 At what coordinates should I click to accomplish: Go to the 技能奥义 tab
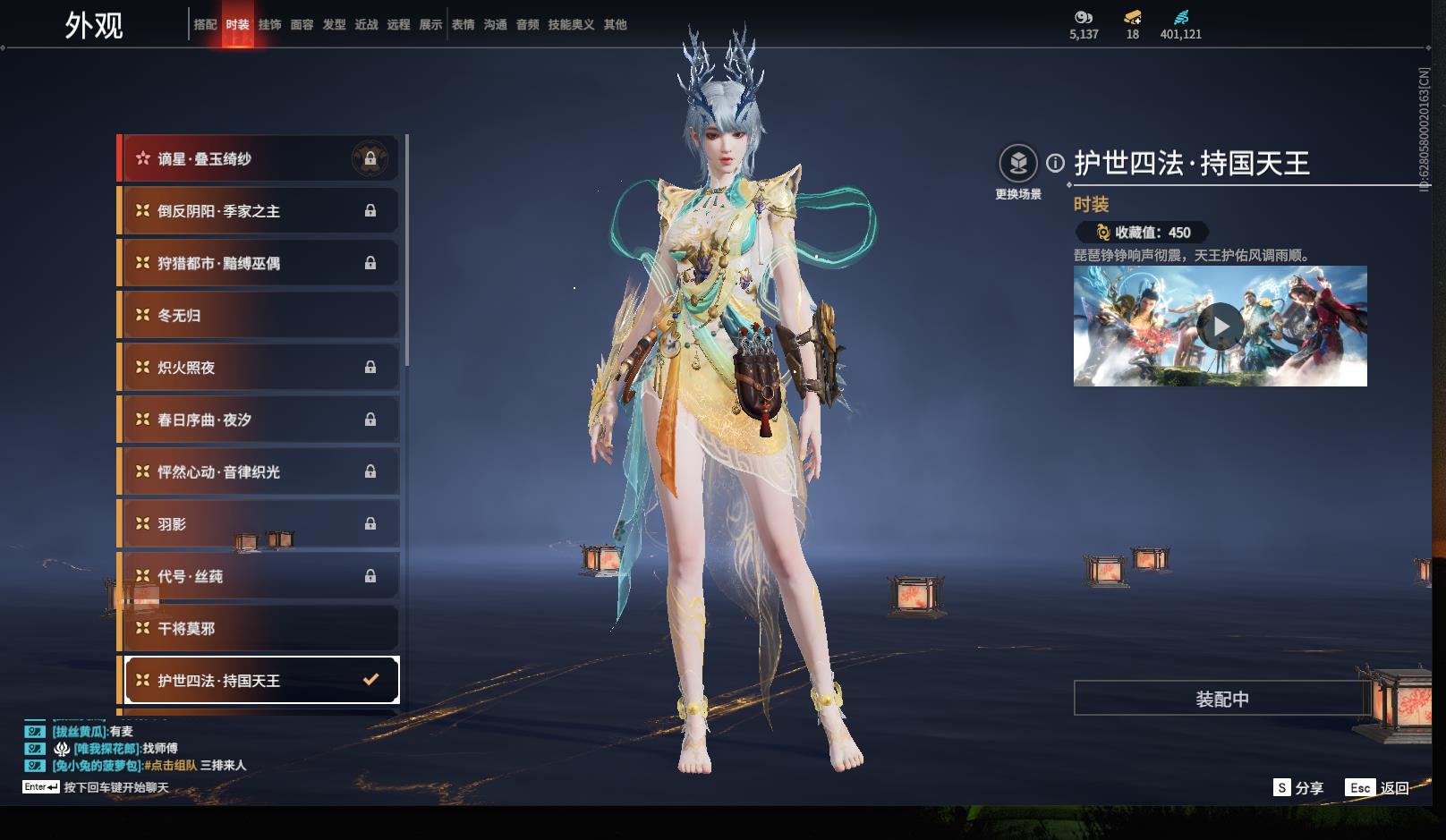pos(571,25)
